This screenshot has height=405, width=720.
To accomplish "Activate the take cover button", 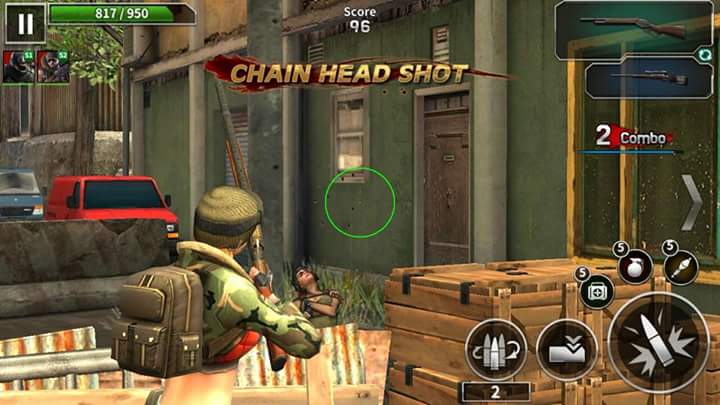I will (x=567, y=349).
